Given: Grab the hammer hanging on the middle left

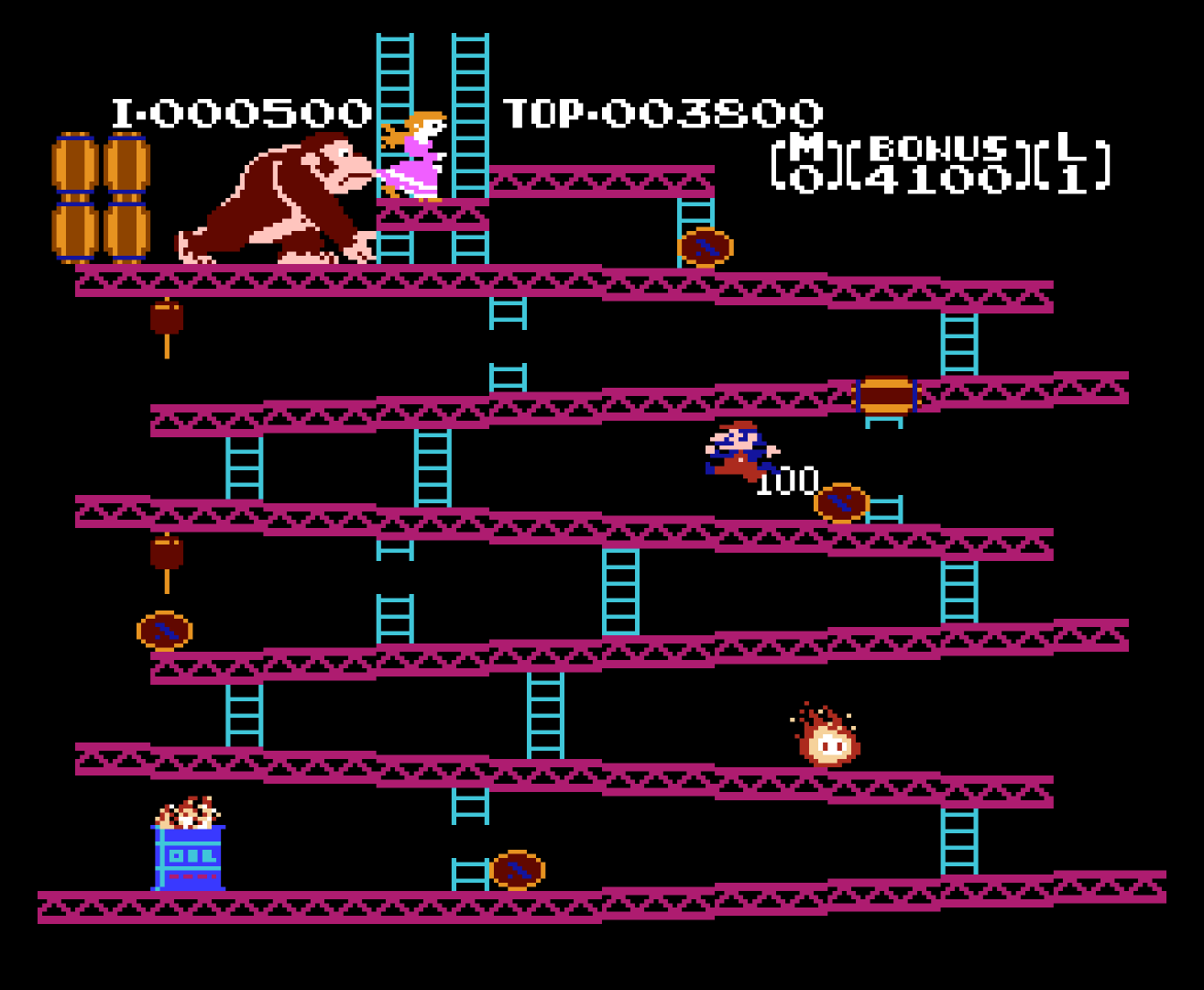Looking at the screenshot, I should [x=165, y=555].
